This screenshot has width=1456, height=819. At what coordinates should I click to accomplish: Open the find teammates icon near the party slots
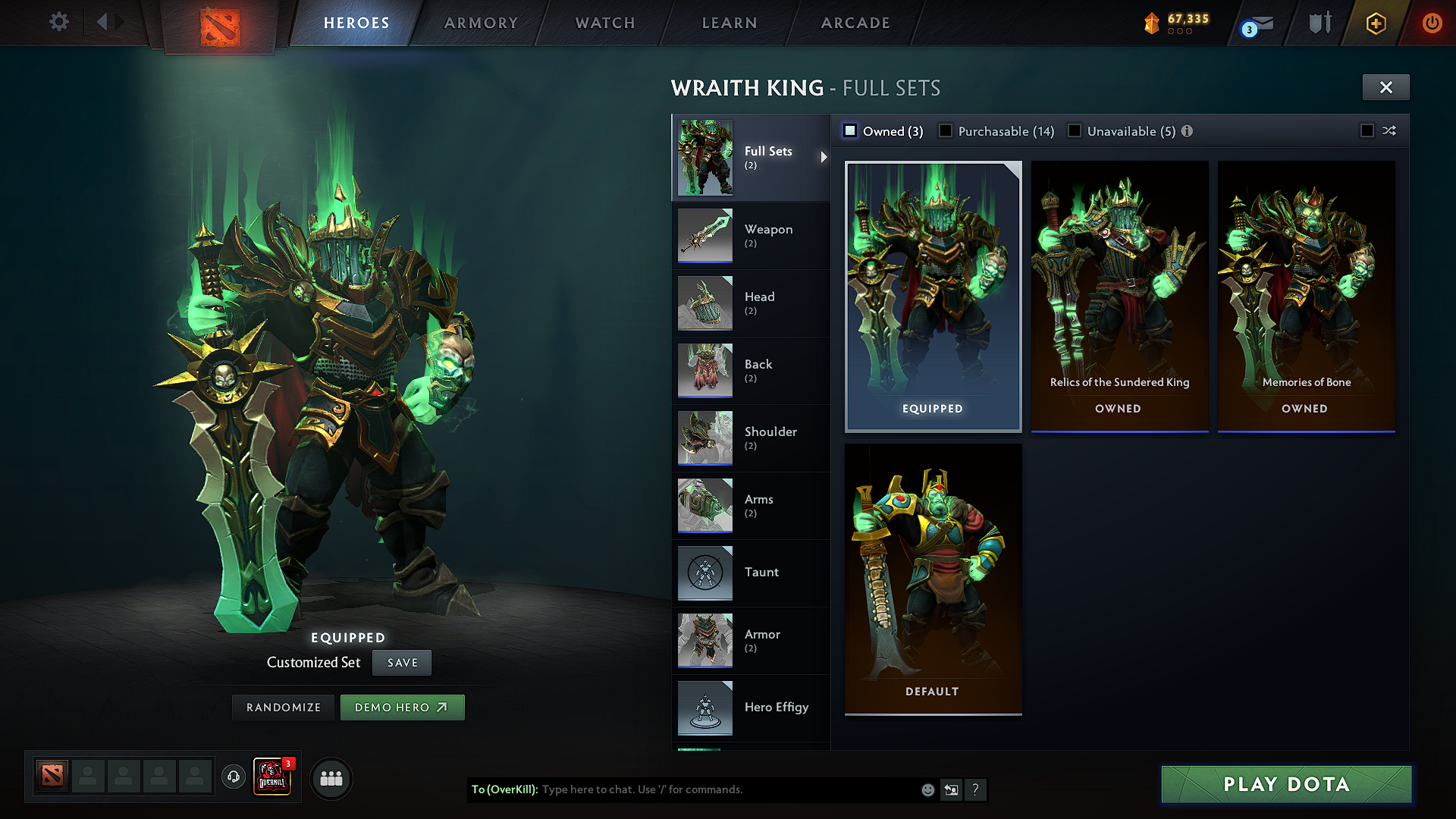(331, 778)
